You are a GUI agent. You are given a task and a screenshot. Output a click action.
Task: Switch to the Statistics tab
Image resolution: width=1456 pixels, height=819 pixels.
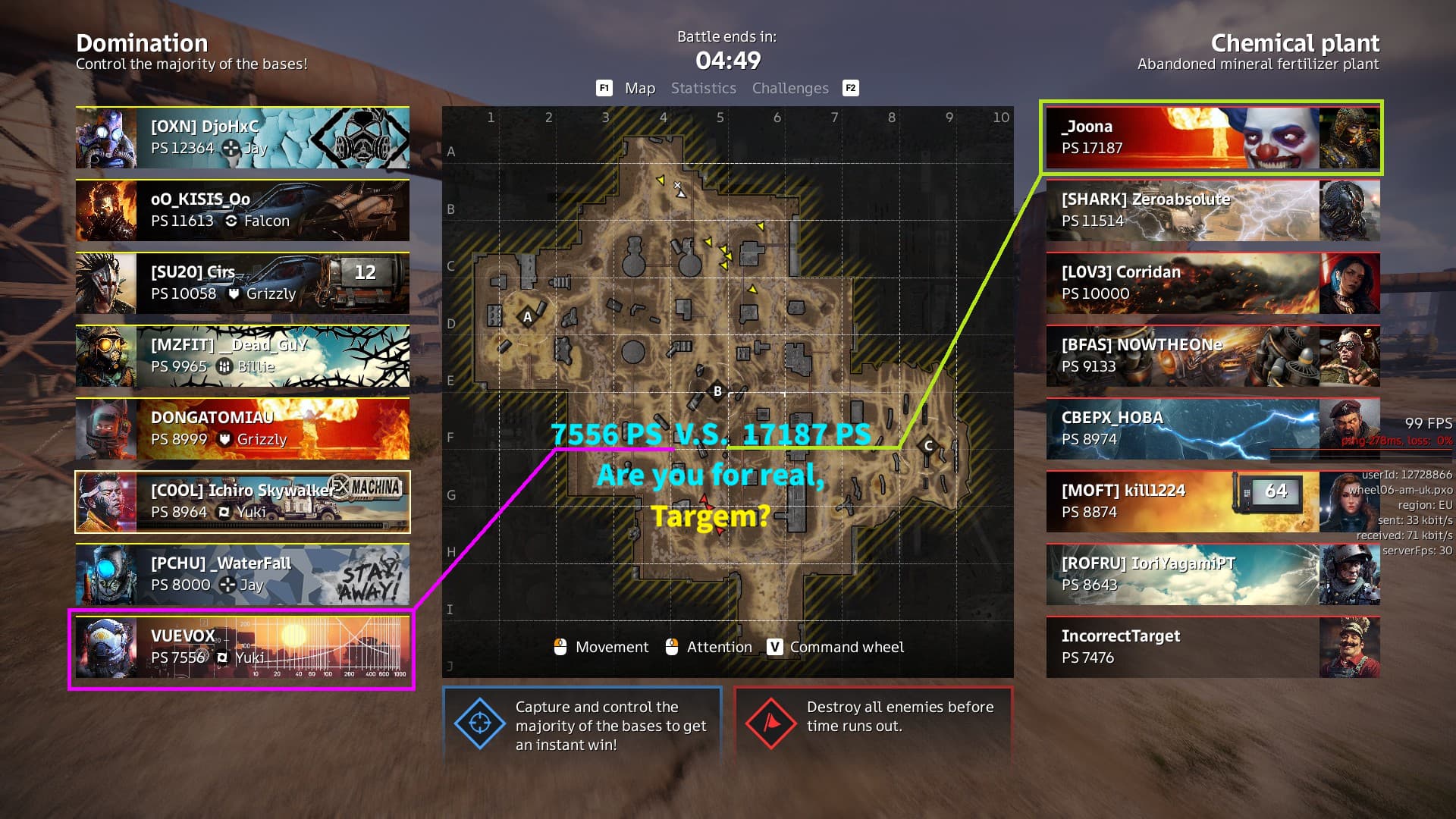click(x=703, y=88)
